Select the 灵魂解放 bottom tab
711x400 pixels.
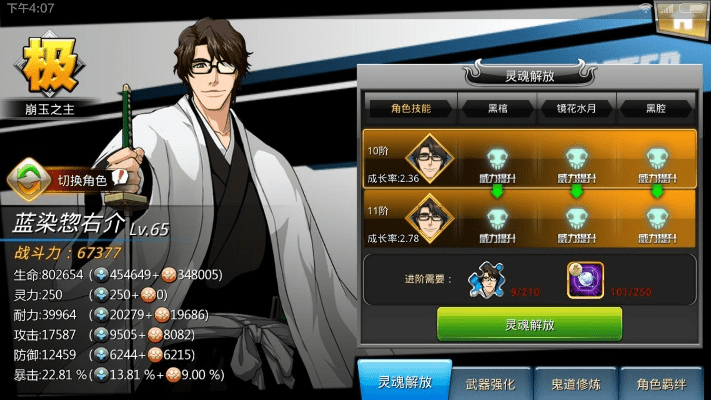(x=405, y=381)
